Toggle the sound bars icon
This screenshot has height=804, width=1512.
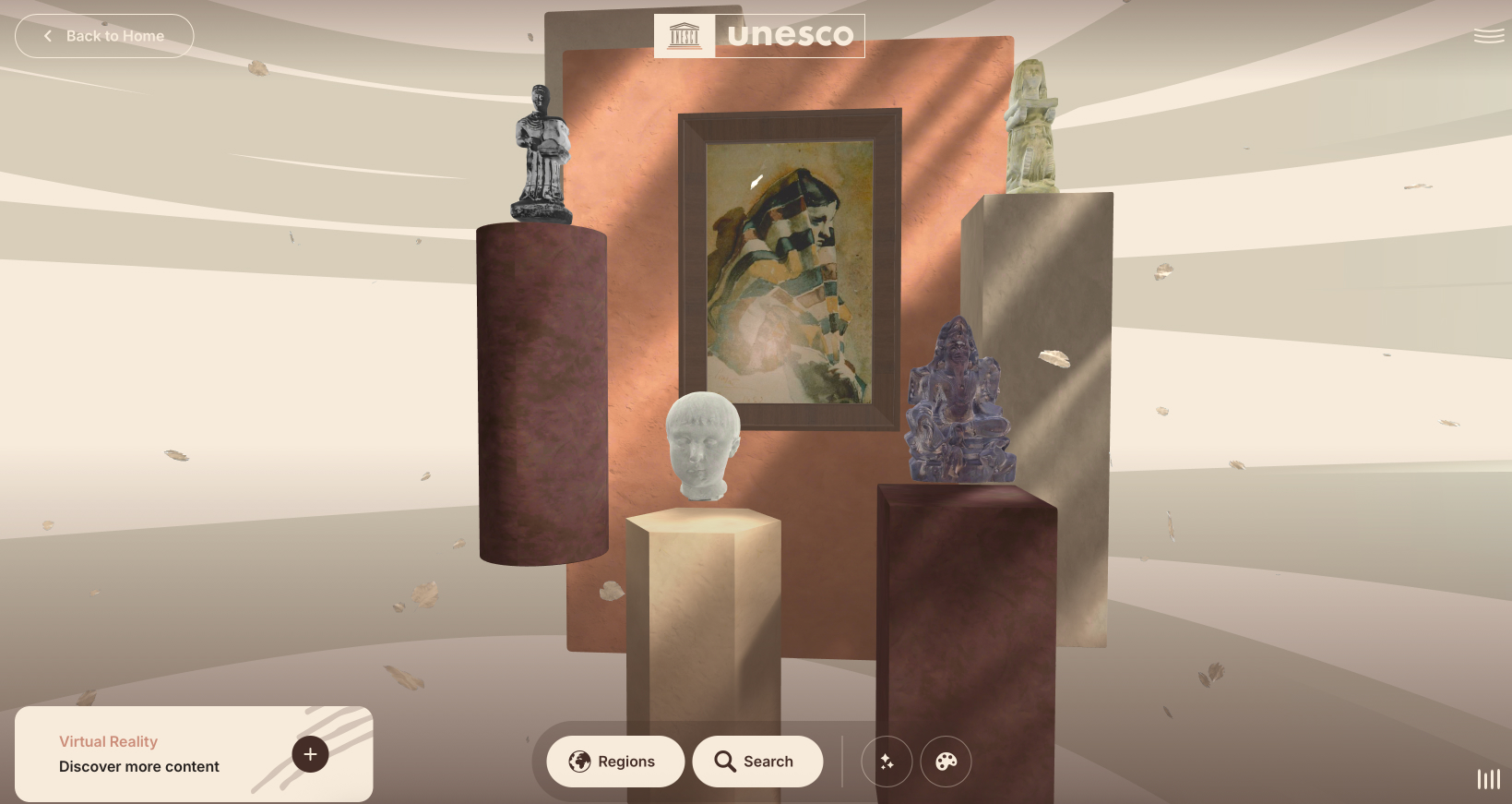[x=1488, y=779]
